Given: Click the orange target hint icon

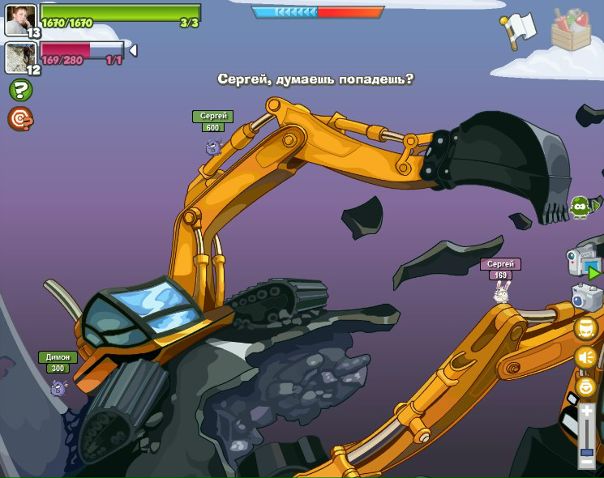Looking at the screenshot, I should (x=19, y=119).
